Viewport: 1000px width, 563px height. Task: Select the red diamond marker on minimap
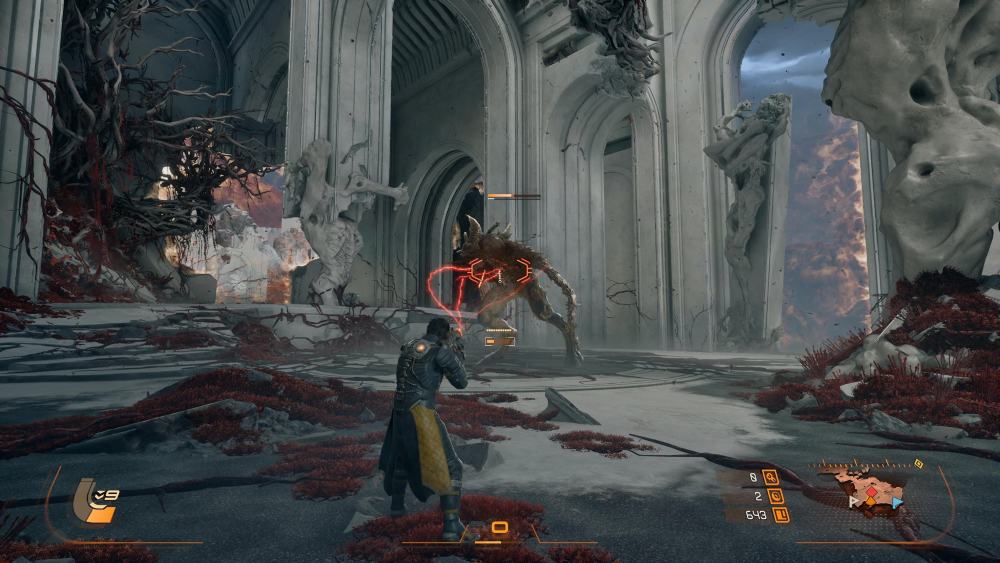tap(871, 493)
